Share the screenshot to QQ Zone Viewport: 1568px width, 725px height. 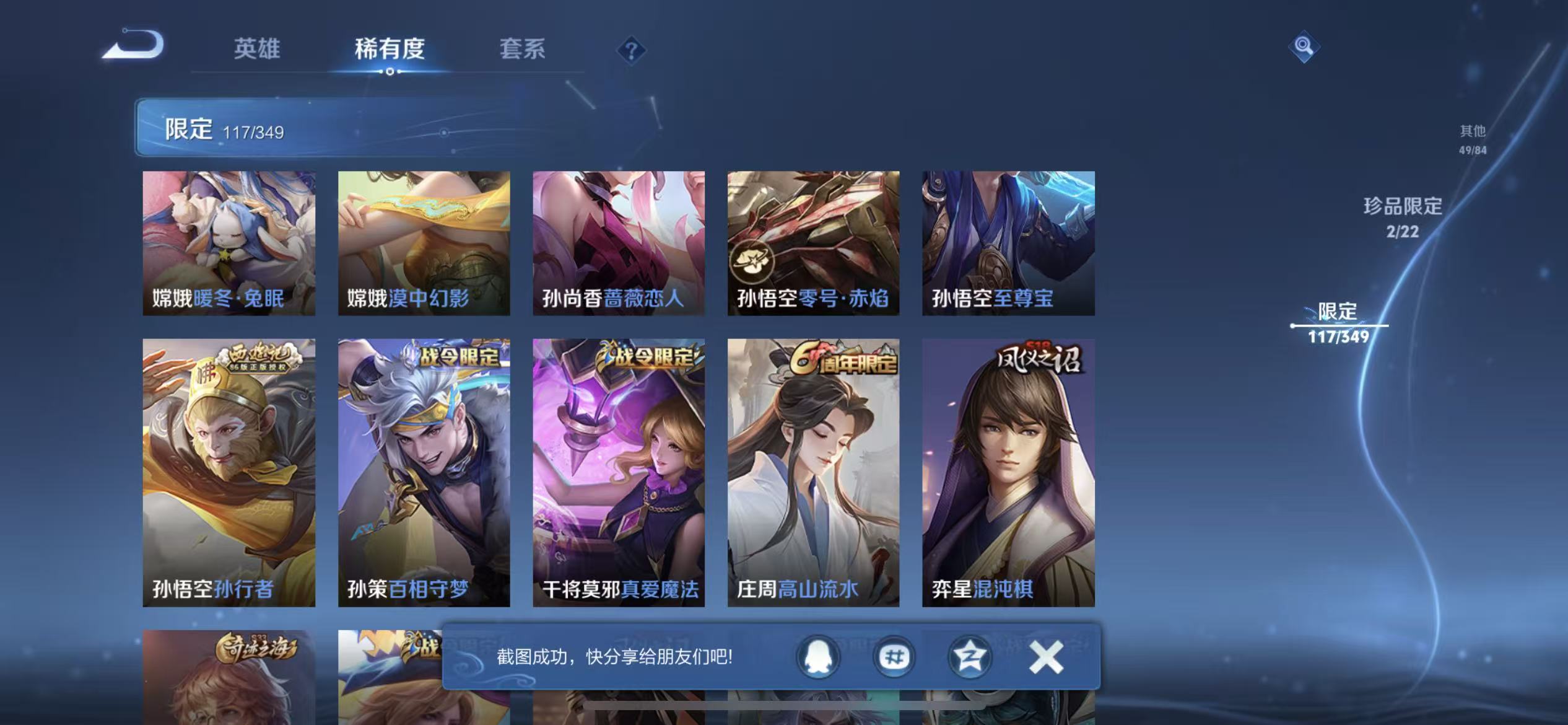969,657
